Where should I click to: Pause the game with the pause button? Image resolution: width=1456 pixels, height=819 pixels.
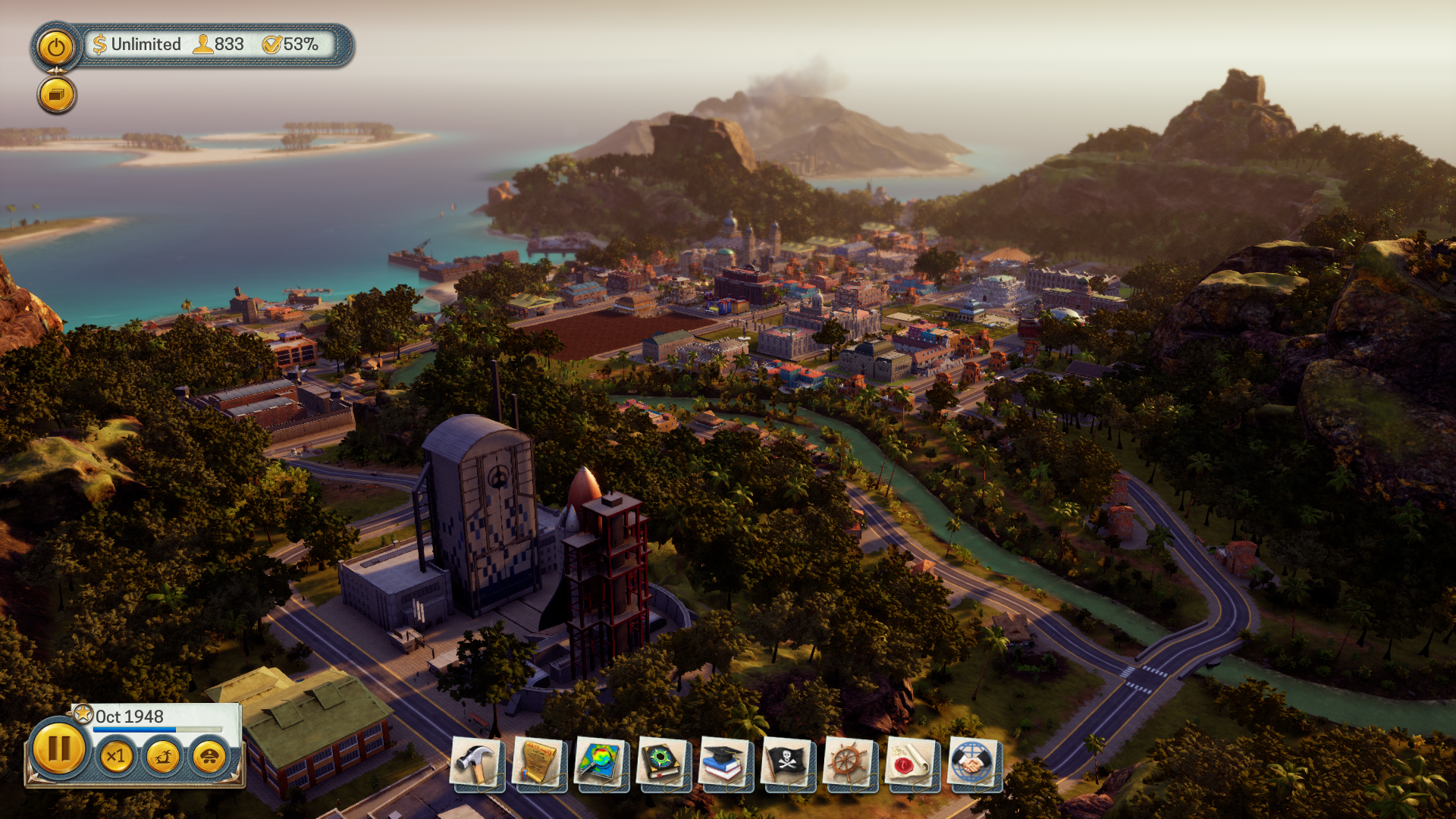pos(58,748)
